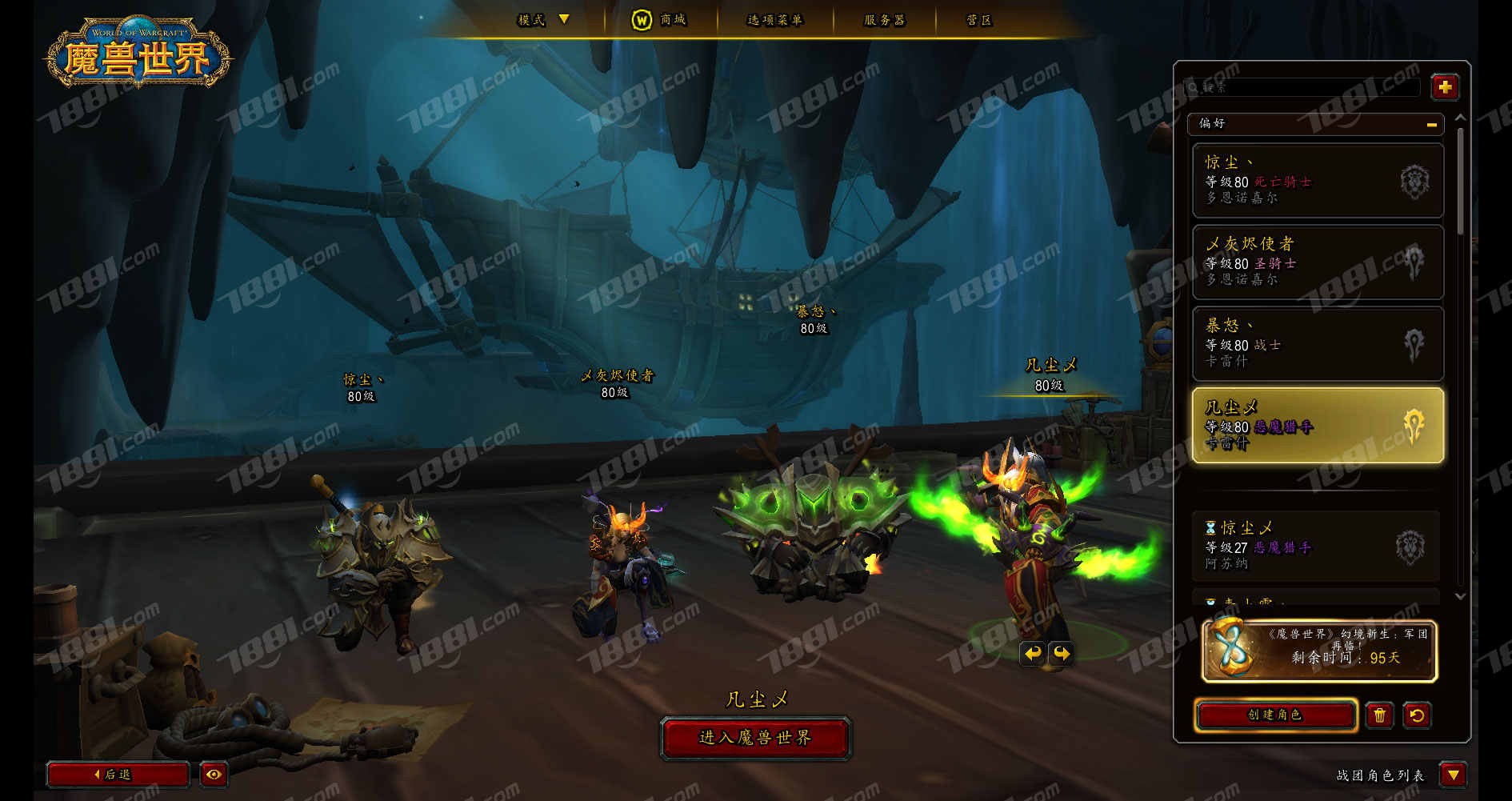
Task: Click the character search field
Action: pyautogui.click(x=1304, y=87)
